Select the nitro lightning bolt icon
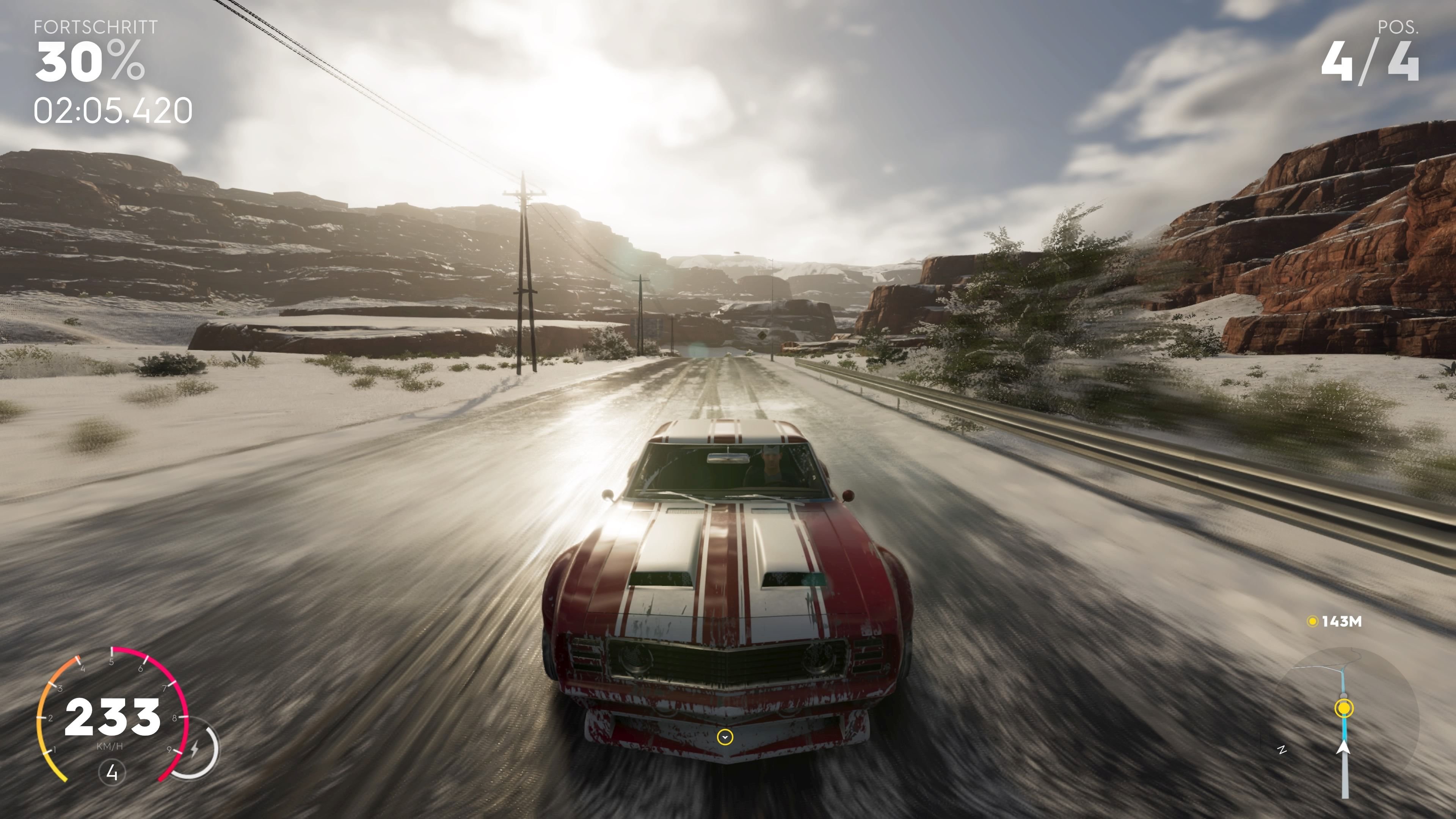 point(195,749)
